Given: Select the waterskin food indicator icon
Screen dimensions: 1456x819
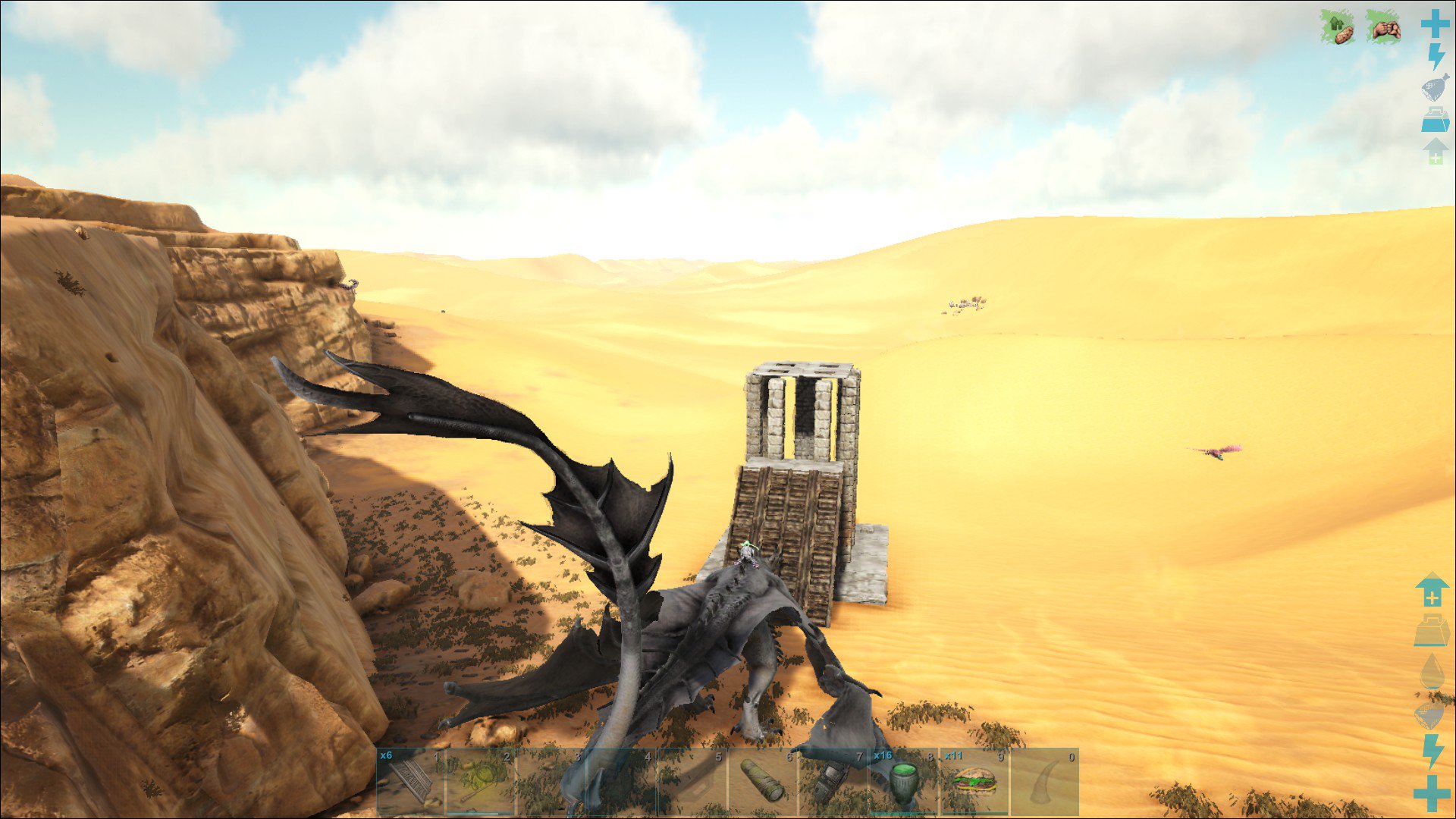Looking at the screenshot, I should 1433,85.
